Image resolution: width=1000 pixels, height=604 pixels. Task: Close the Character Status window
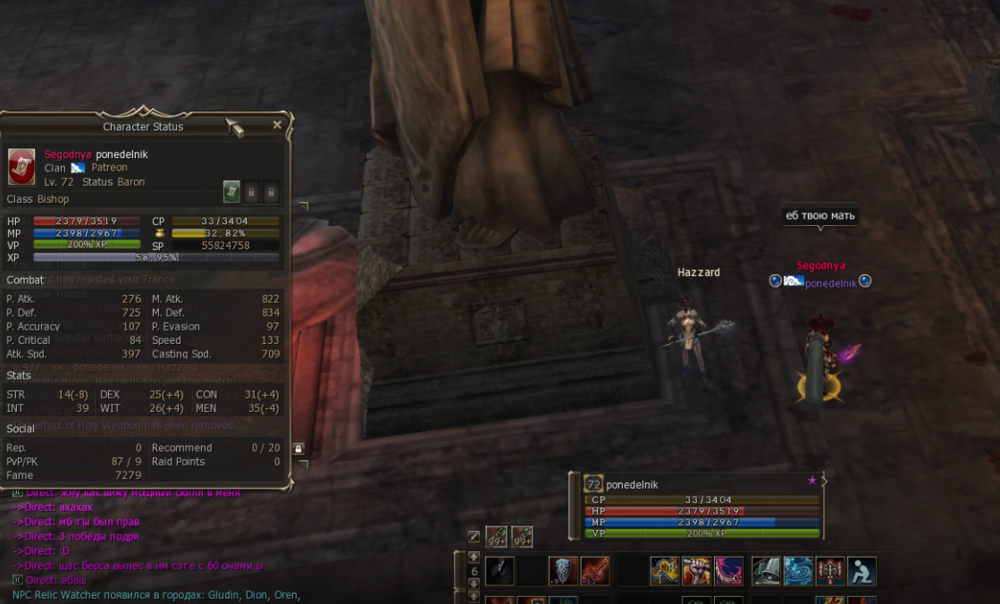coord(277,125)
